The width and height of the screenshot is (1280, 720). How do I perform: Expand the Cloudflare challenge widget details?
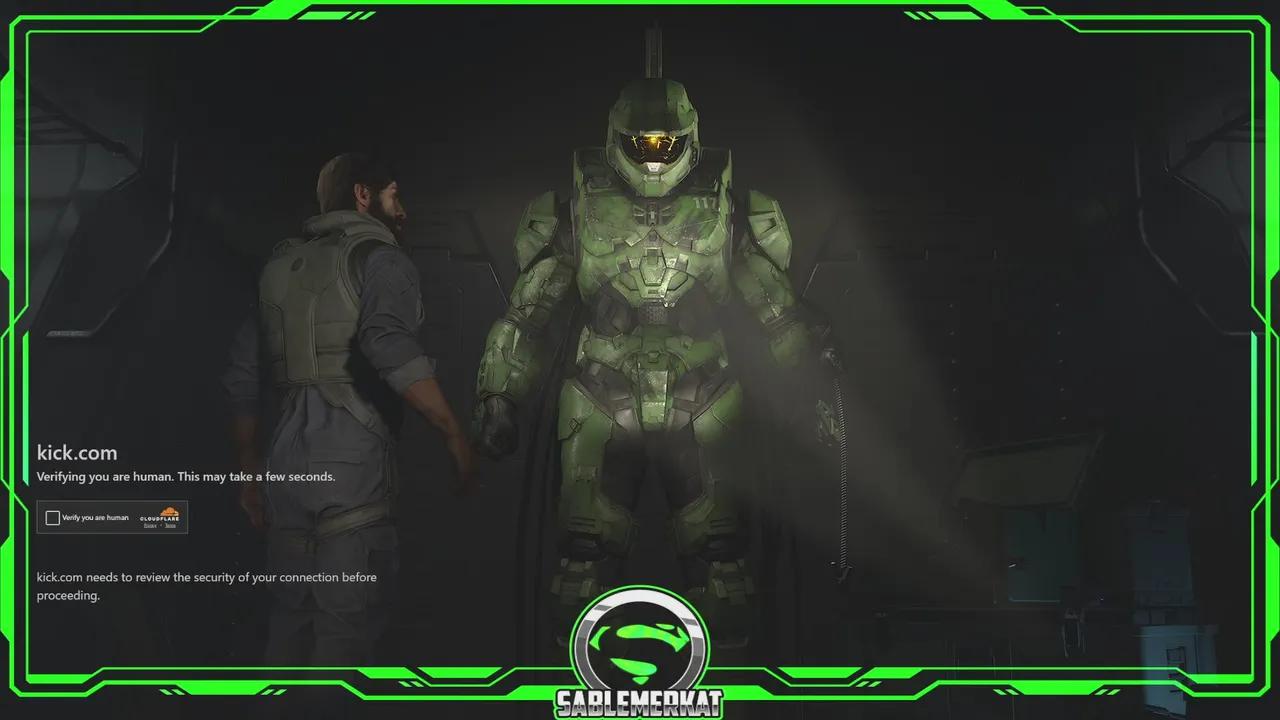click(x=112, y=517)
